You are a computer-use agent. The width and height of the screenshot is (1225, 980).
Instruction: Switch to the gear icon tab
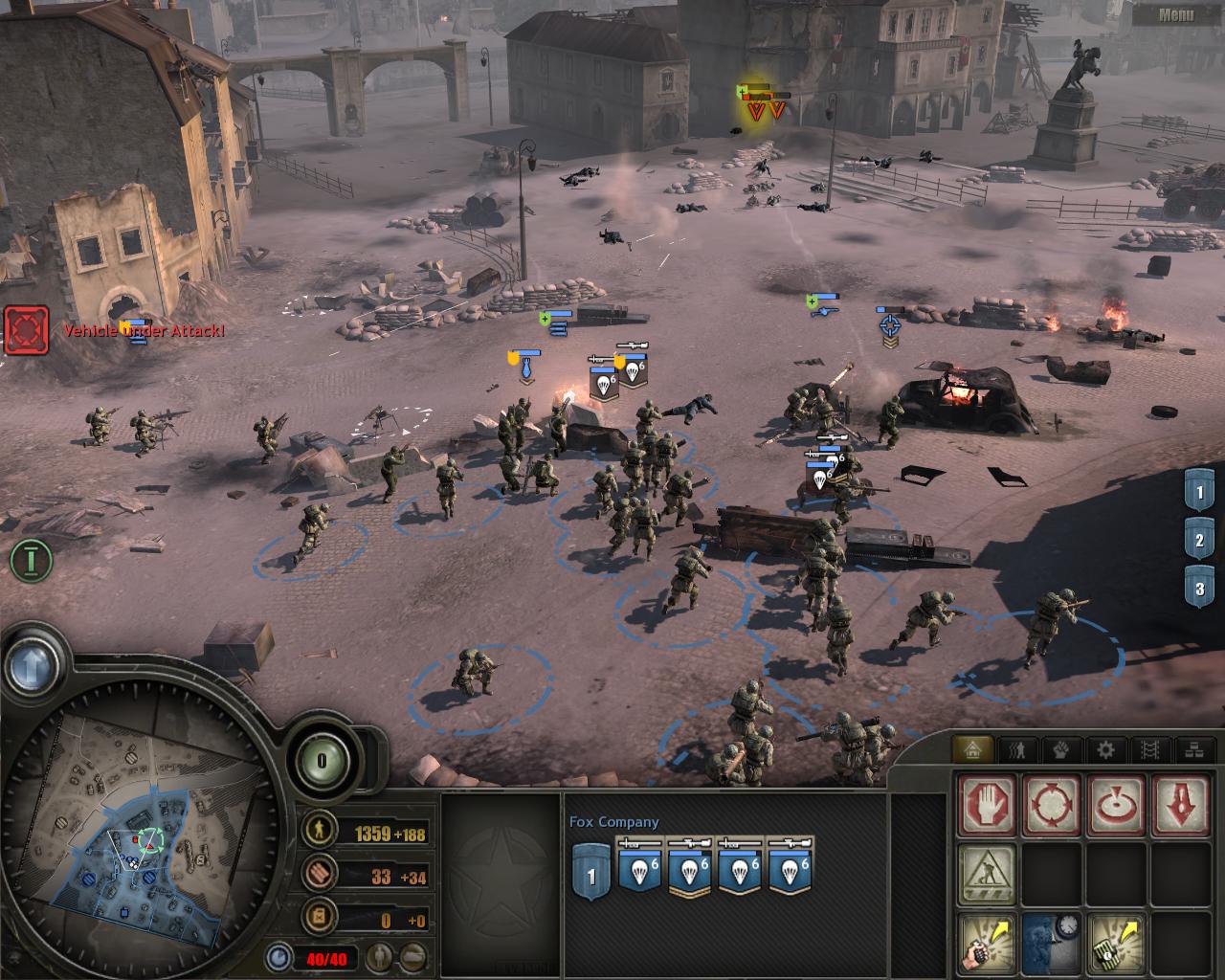[1105, 750]
